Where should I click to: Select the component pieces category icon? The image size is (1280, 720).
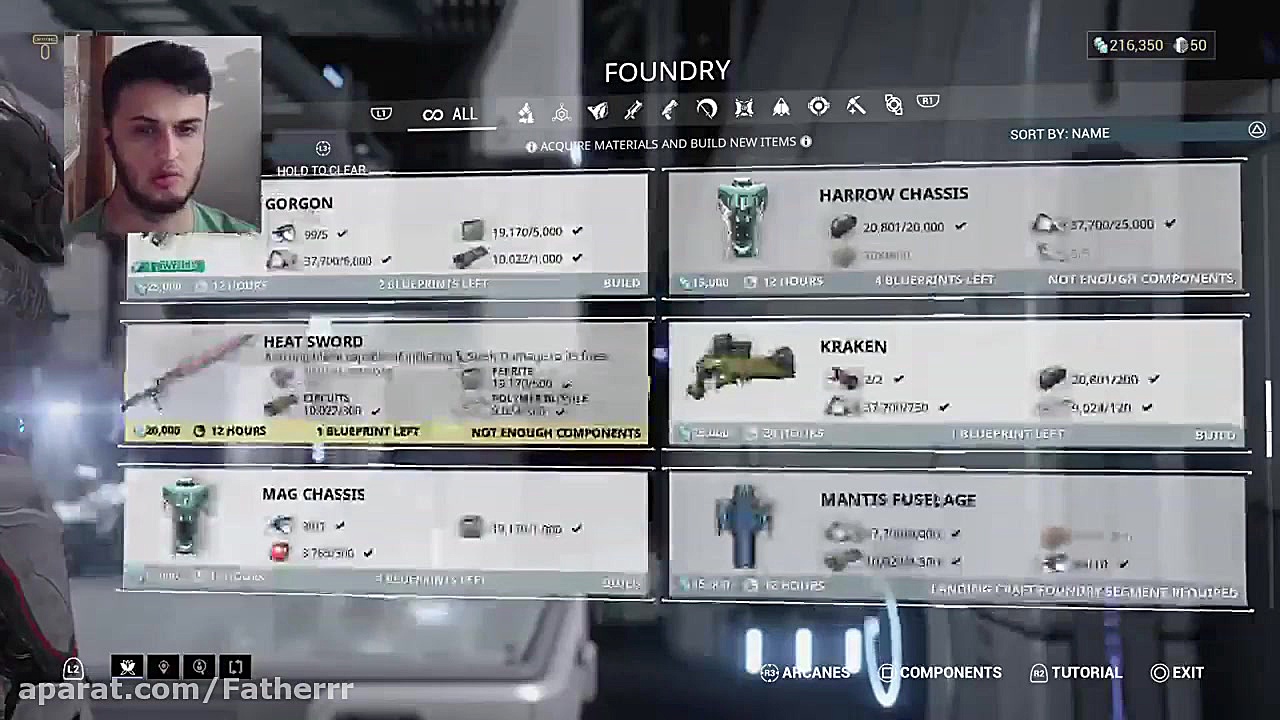525,110
